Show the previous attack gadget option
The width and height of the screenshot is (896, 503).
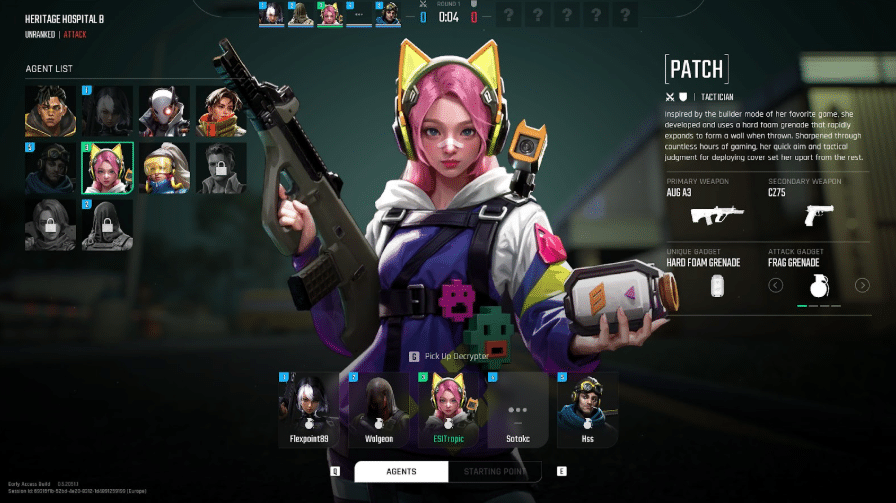pos(775,286)
